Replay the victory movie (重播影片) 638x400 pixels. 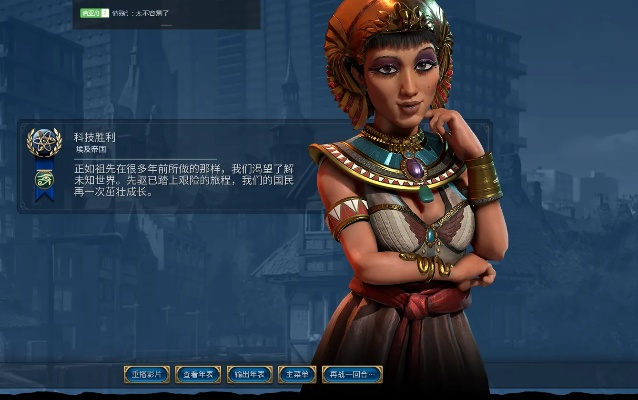pyautogui.click(x=147, y=374)
